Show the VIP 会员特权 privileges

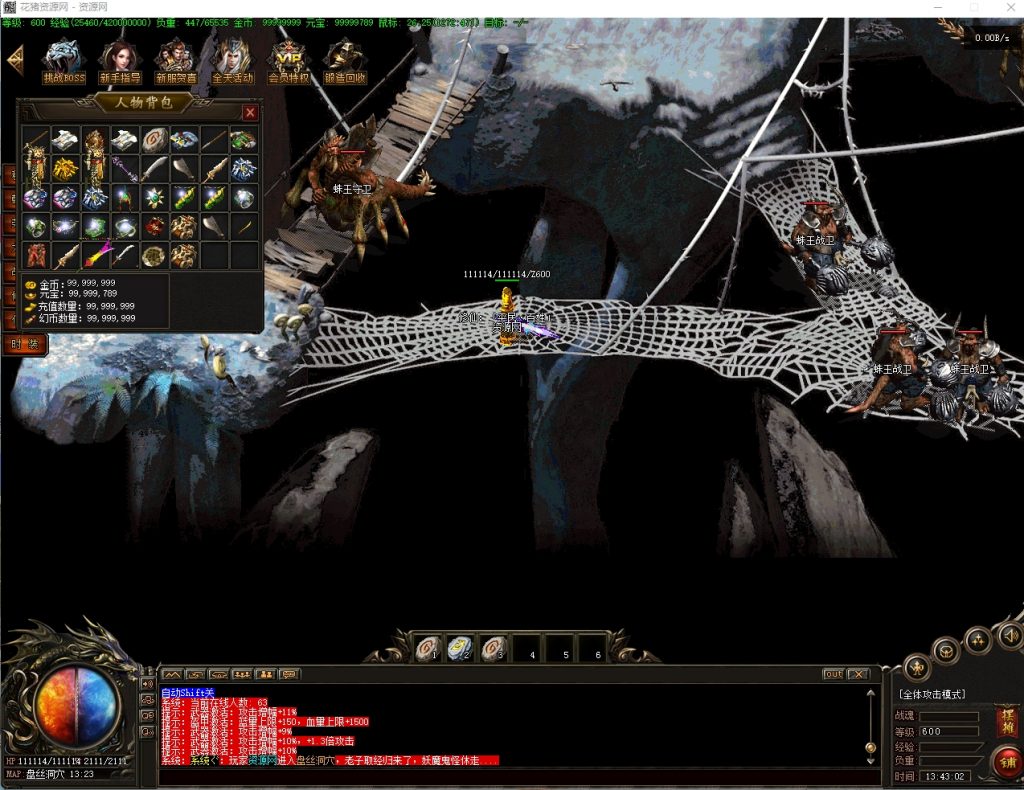click(x=289, y=60)
